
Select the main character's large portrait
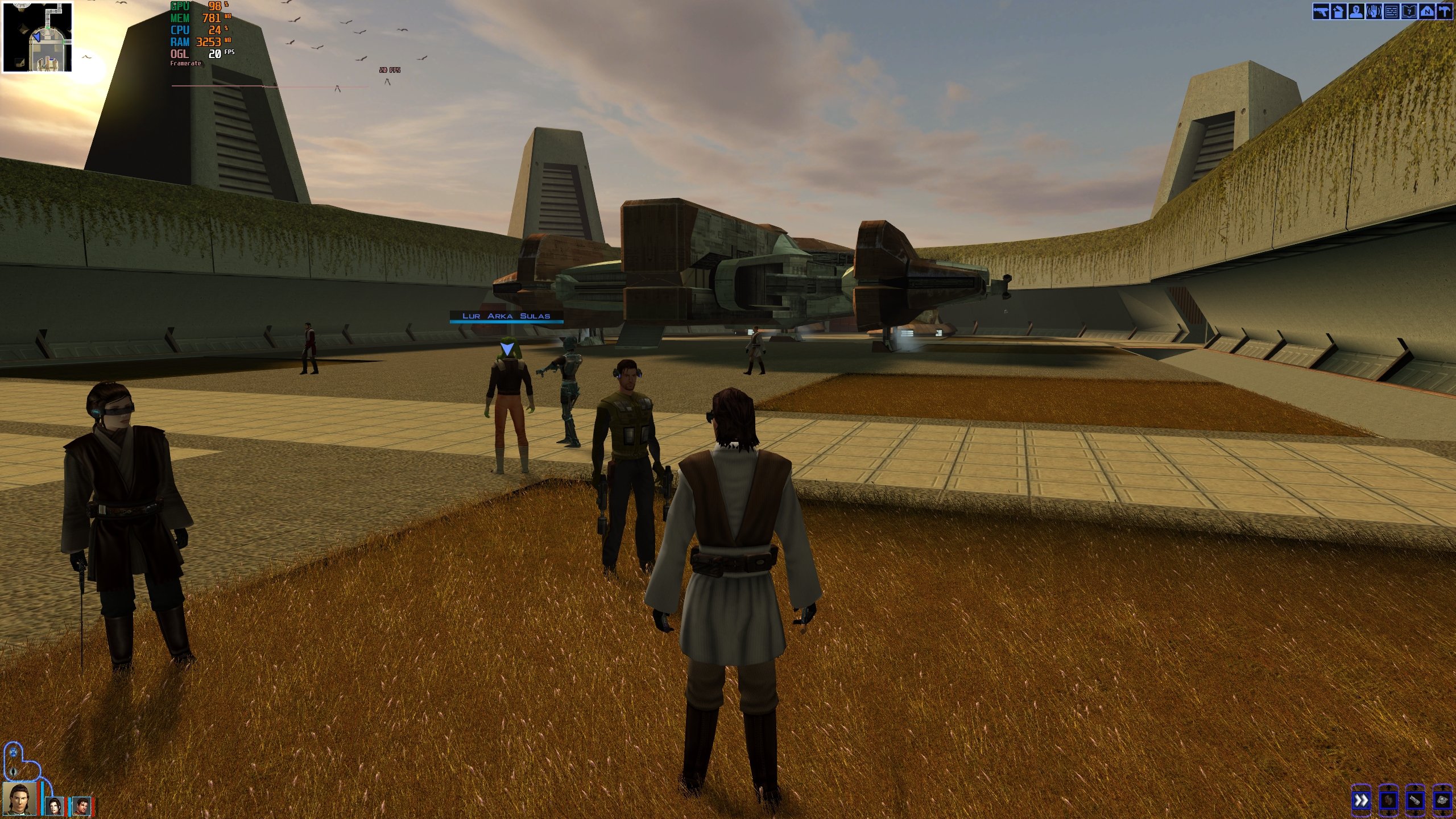pos(20,800)
